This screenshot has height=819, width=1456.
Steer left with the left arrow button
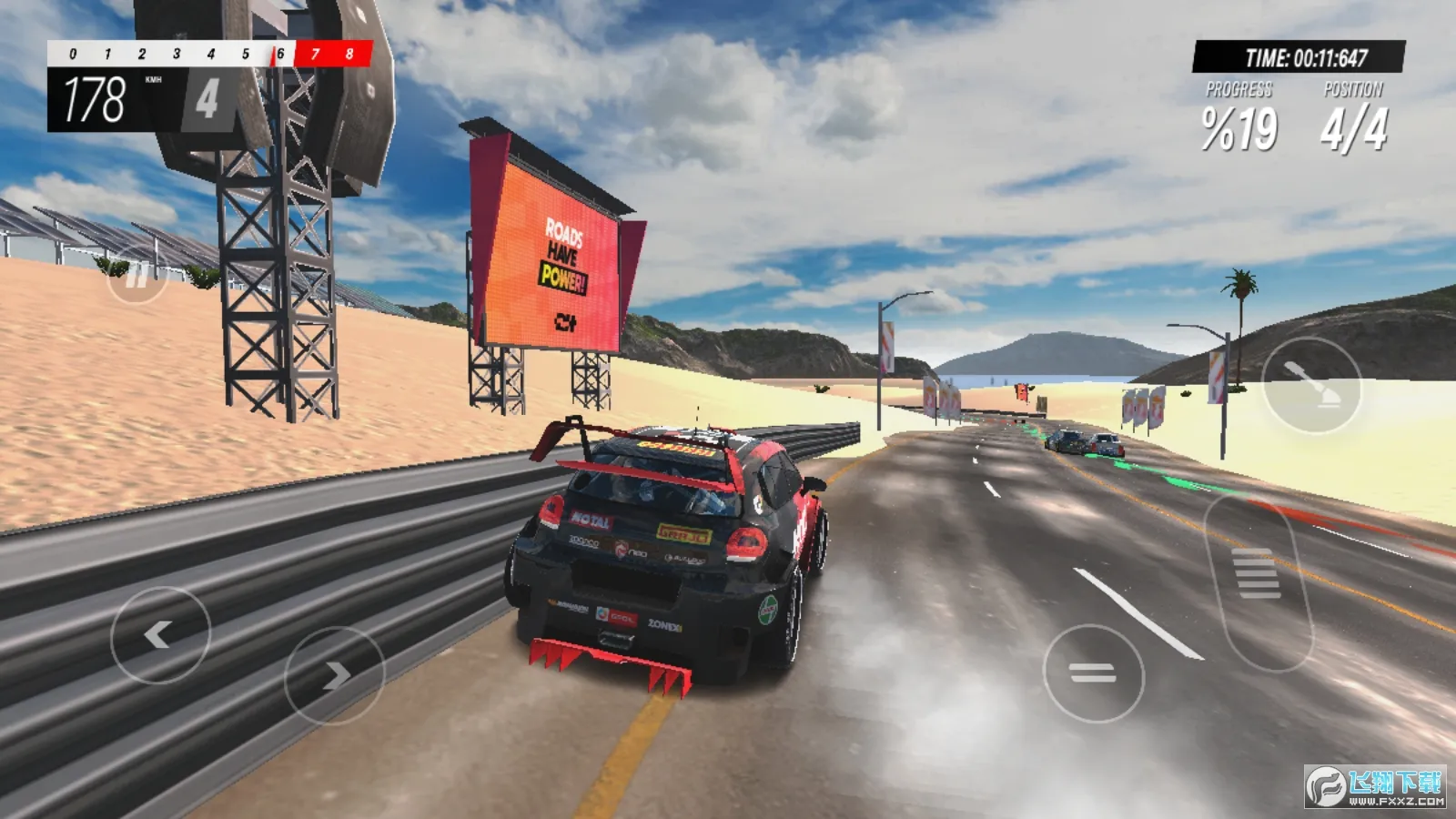point(160,634)
